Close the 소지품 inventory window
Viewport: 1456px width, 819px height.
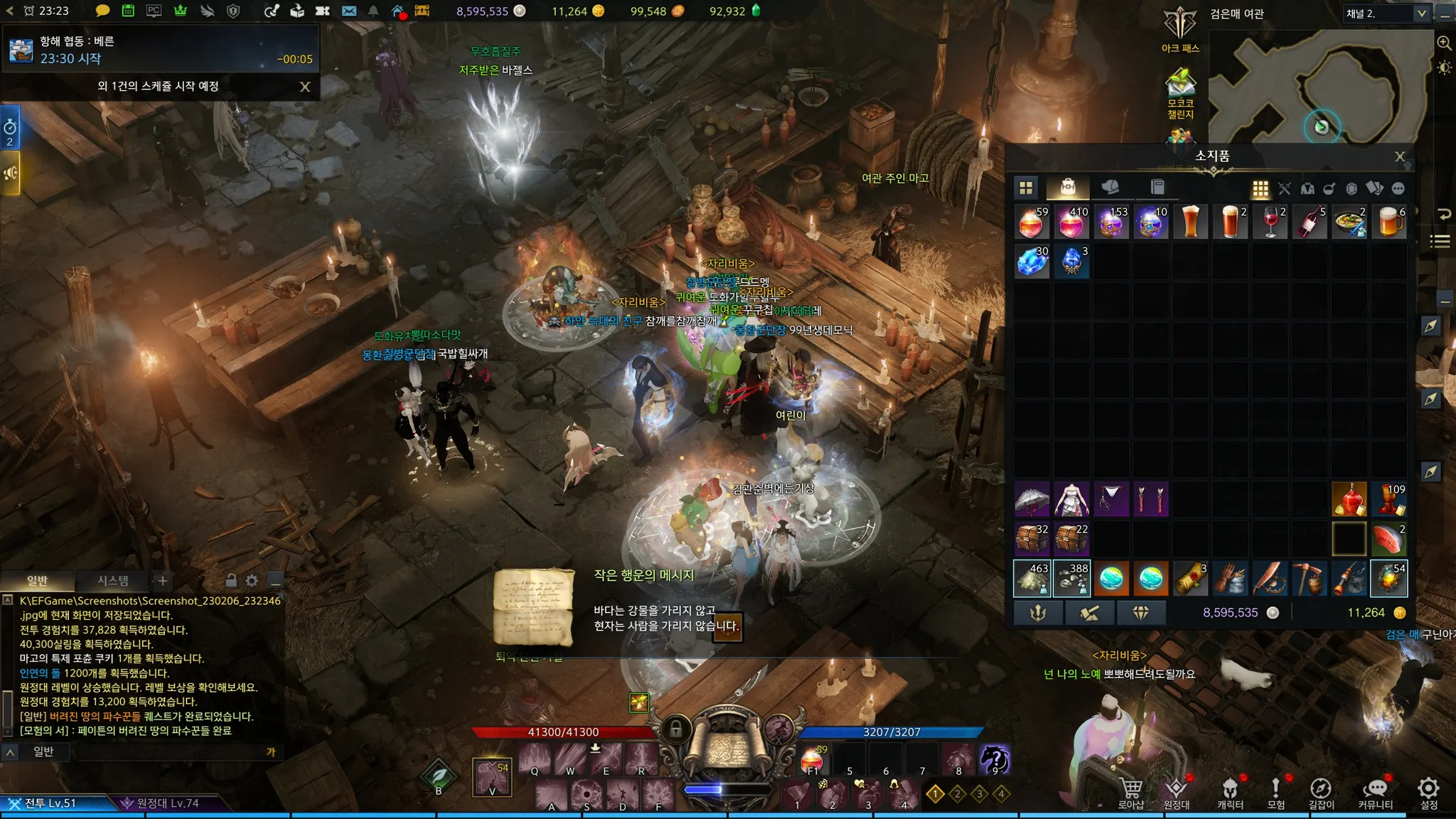(1399, 156)
